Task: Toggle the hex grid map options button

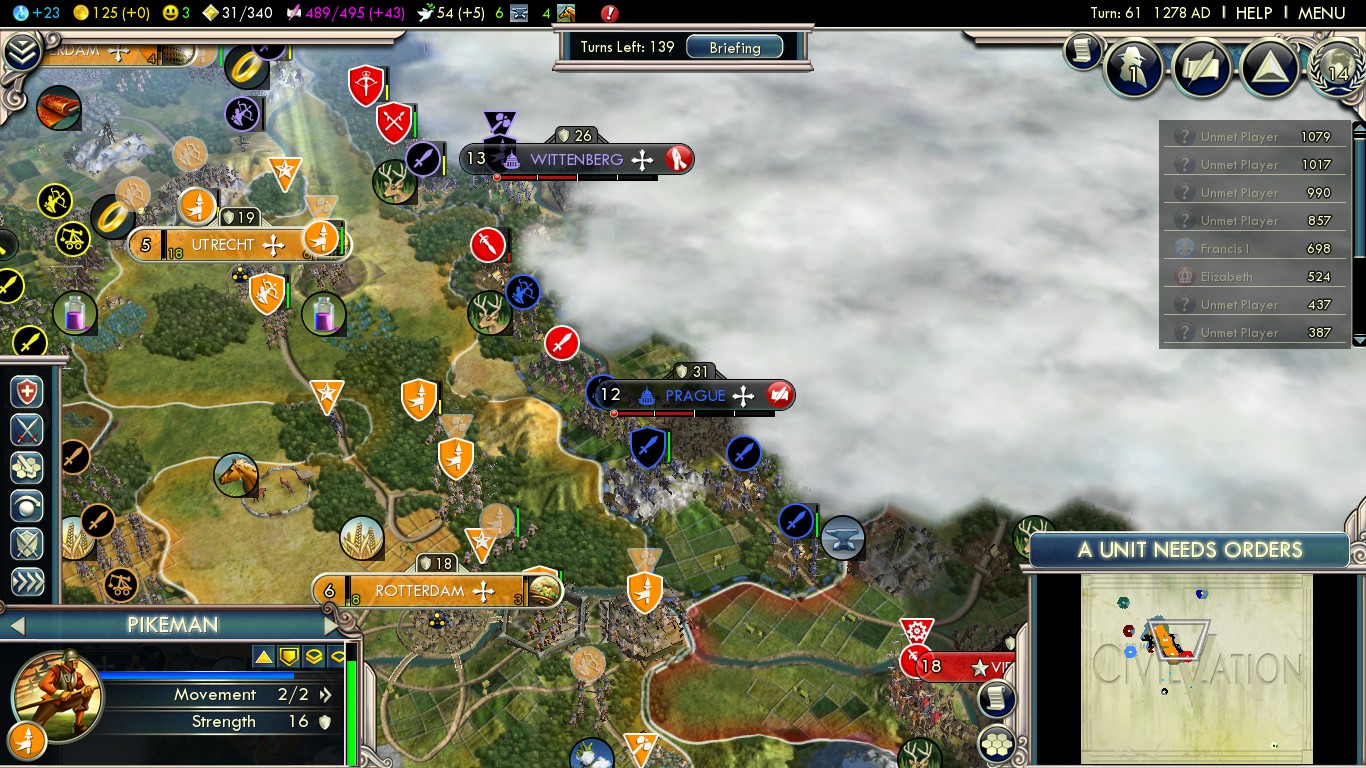Action: [x=996, y=743]
